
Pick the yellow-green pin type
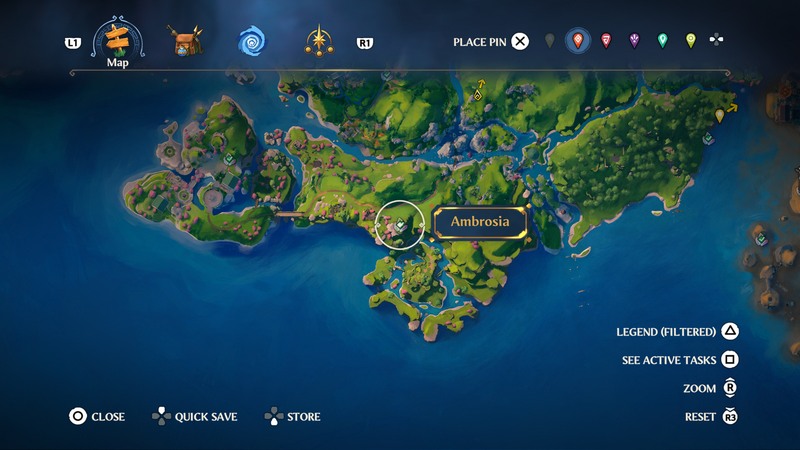click(690, 41)
